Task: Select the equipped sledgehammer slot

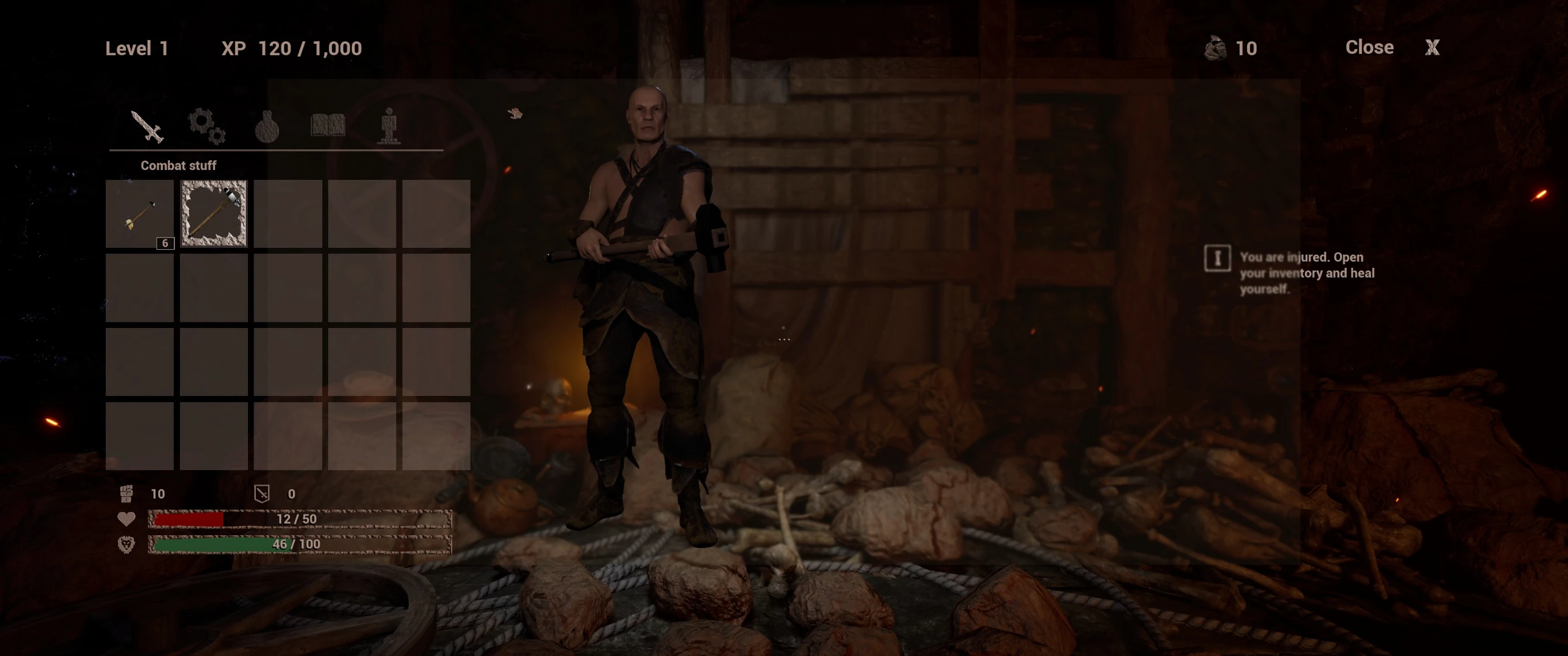Action: point(214,214)
